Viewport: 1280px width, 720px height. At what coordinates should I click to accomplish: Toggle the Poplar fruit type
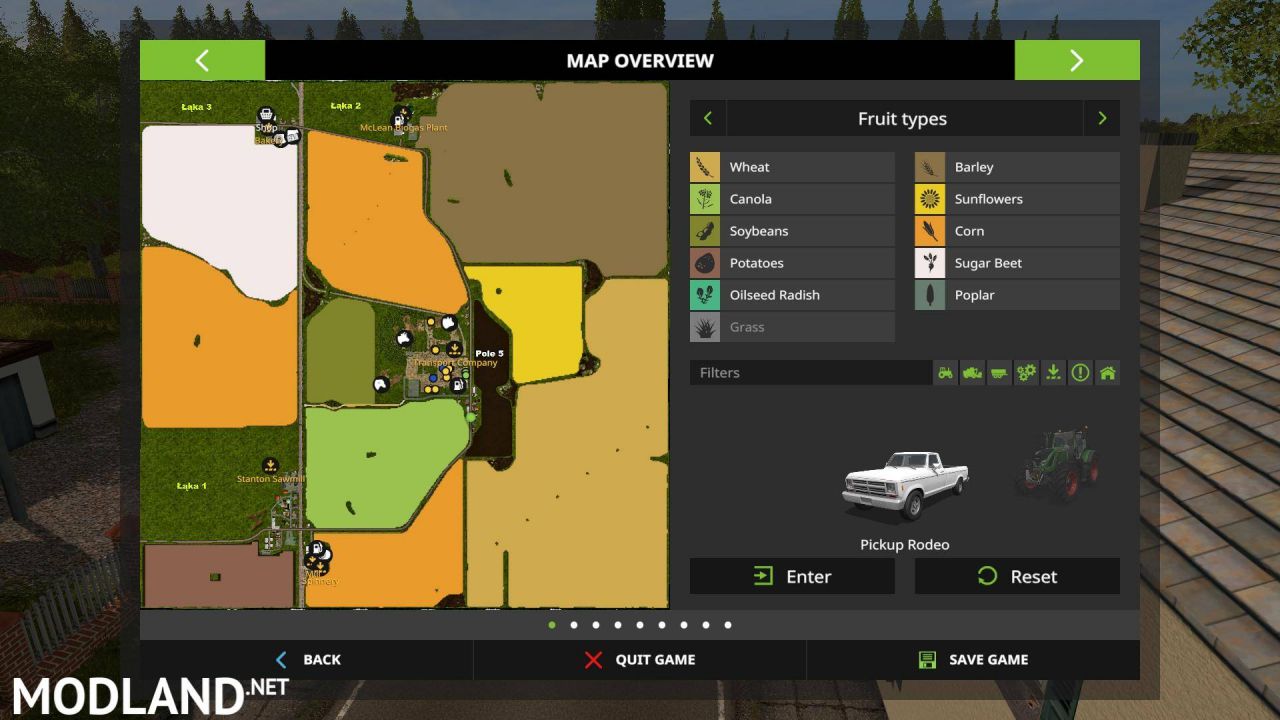1016,294
